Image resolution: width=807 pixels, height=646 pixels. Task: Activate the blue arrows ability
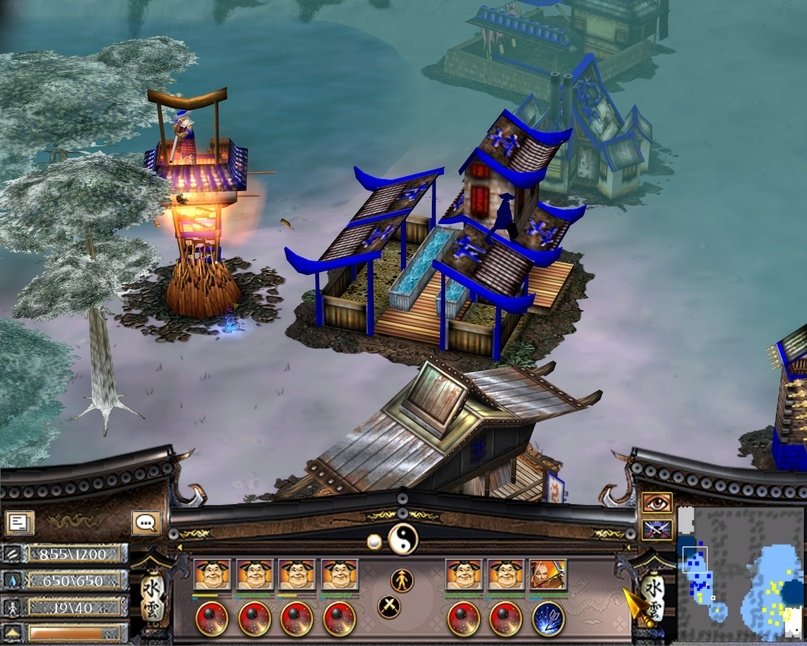click(x=548, y=618)
